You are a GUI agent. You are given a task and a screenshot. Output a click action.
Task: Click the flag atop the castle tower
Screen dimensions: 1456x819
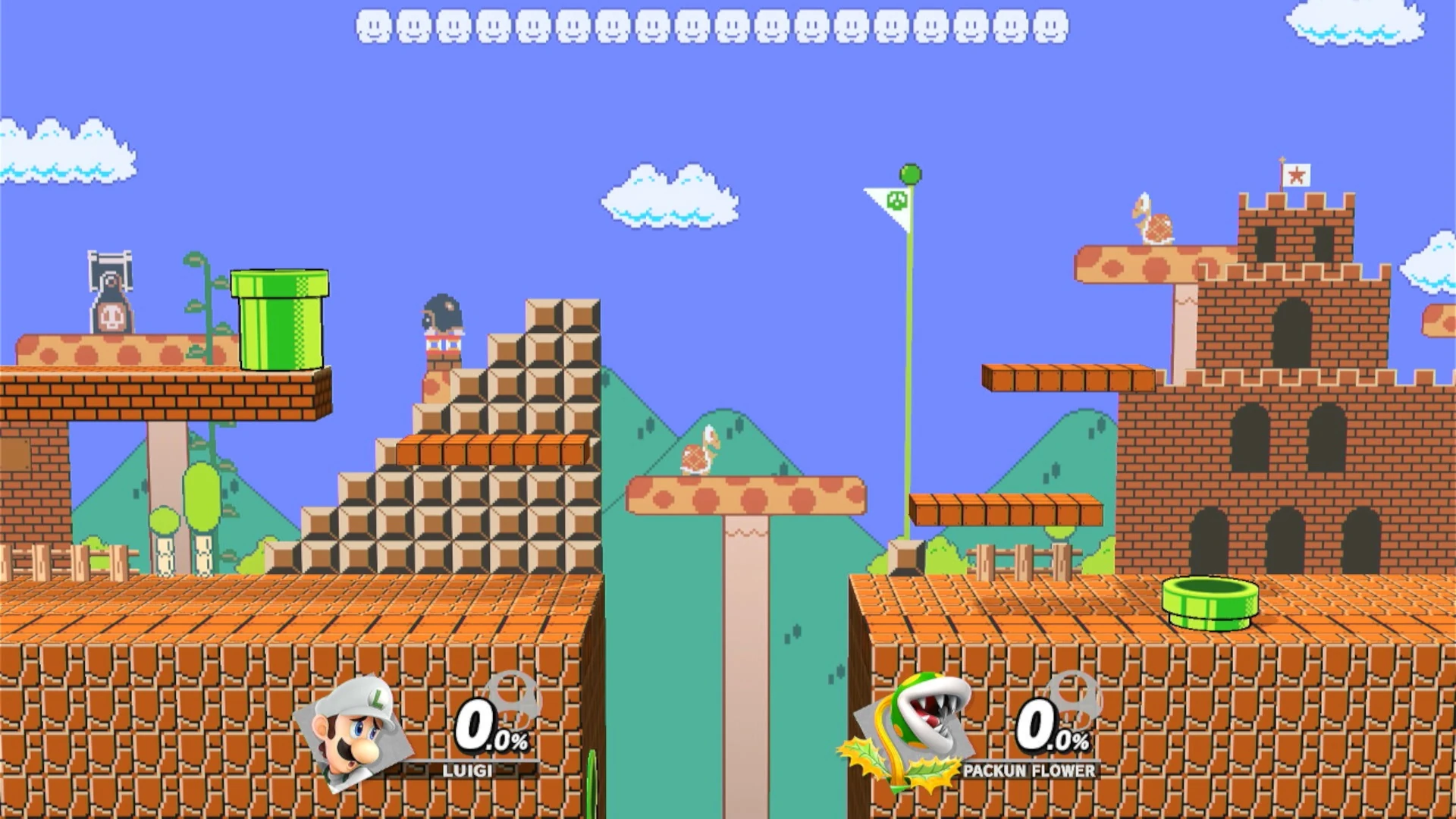tap(1298, 173)
